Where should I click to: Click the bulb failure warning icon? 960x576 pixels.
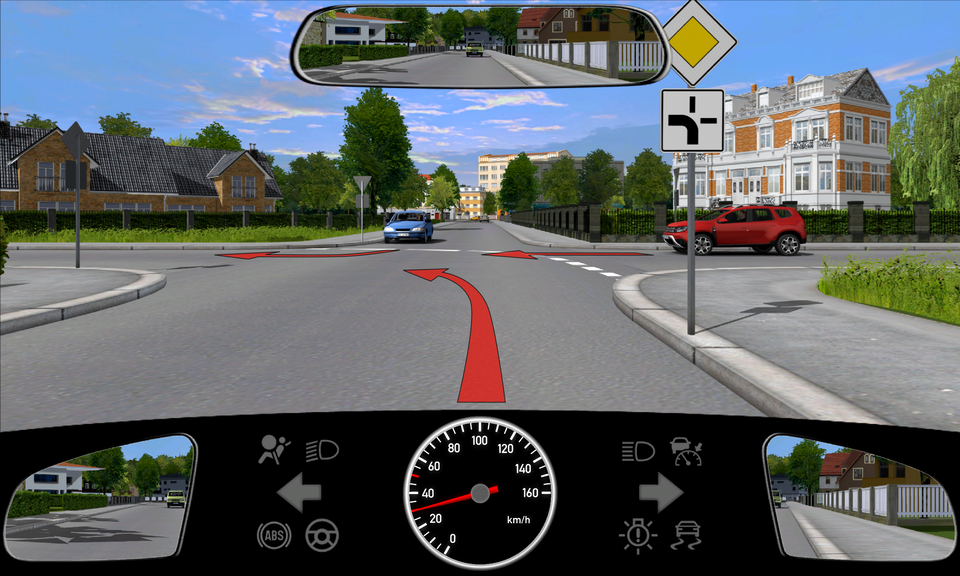[x=636, y=535]
